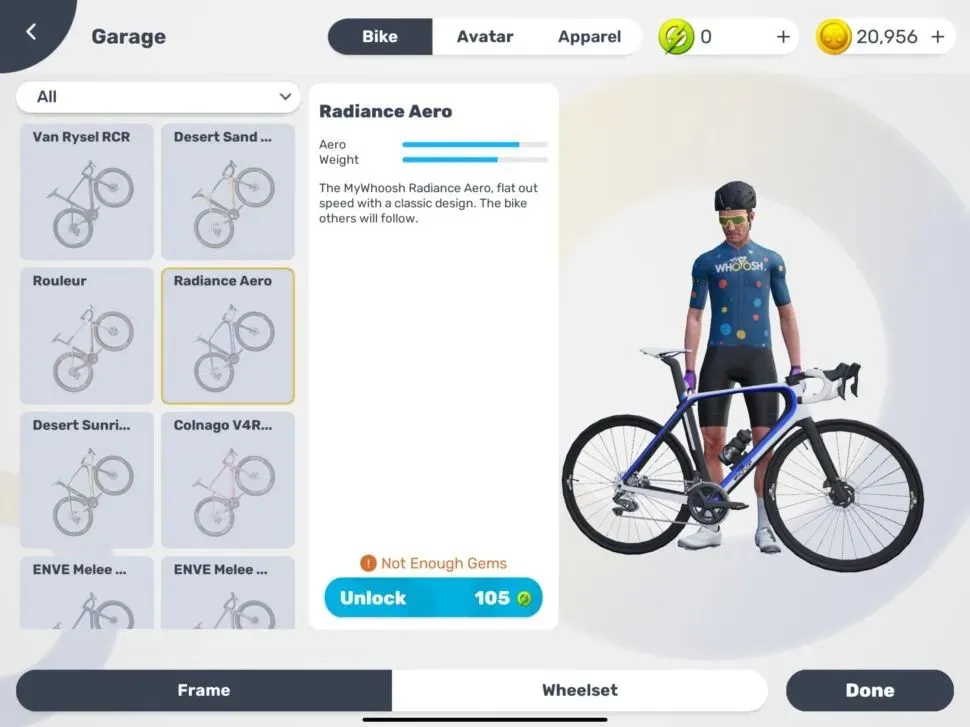Open the Apparel tab
The width and height of the screenshot is (970, 727).
(589, 37)
